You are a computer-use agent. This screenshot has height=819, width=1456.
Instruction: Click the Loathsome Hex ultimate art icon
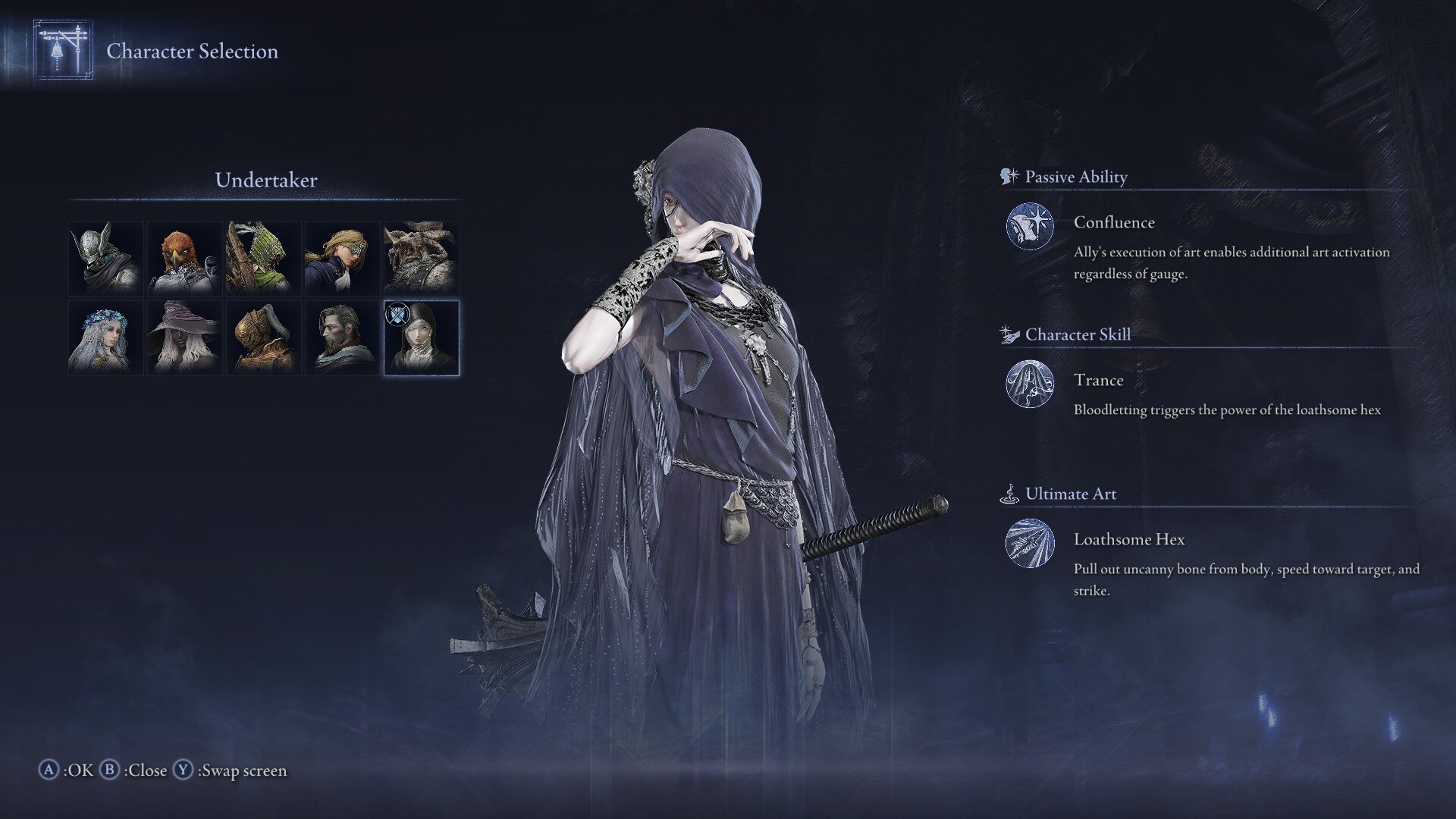coord(1030,544)
